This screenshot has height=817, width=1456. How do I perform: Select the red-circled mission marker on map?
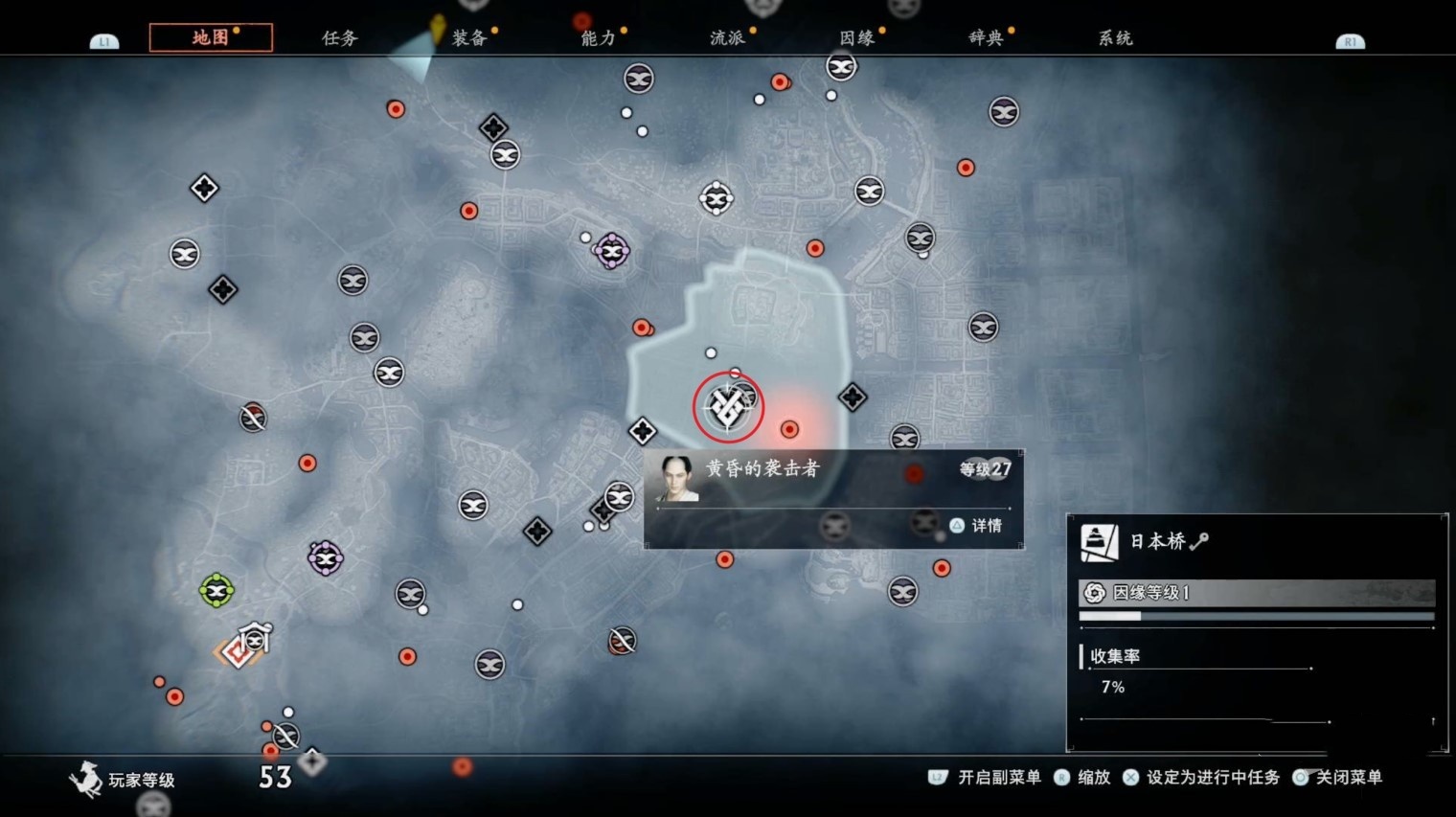(728, 407)
